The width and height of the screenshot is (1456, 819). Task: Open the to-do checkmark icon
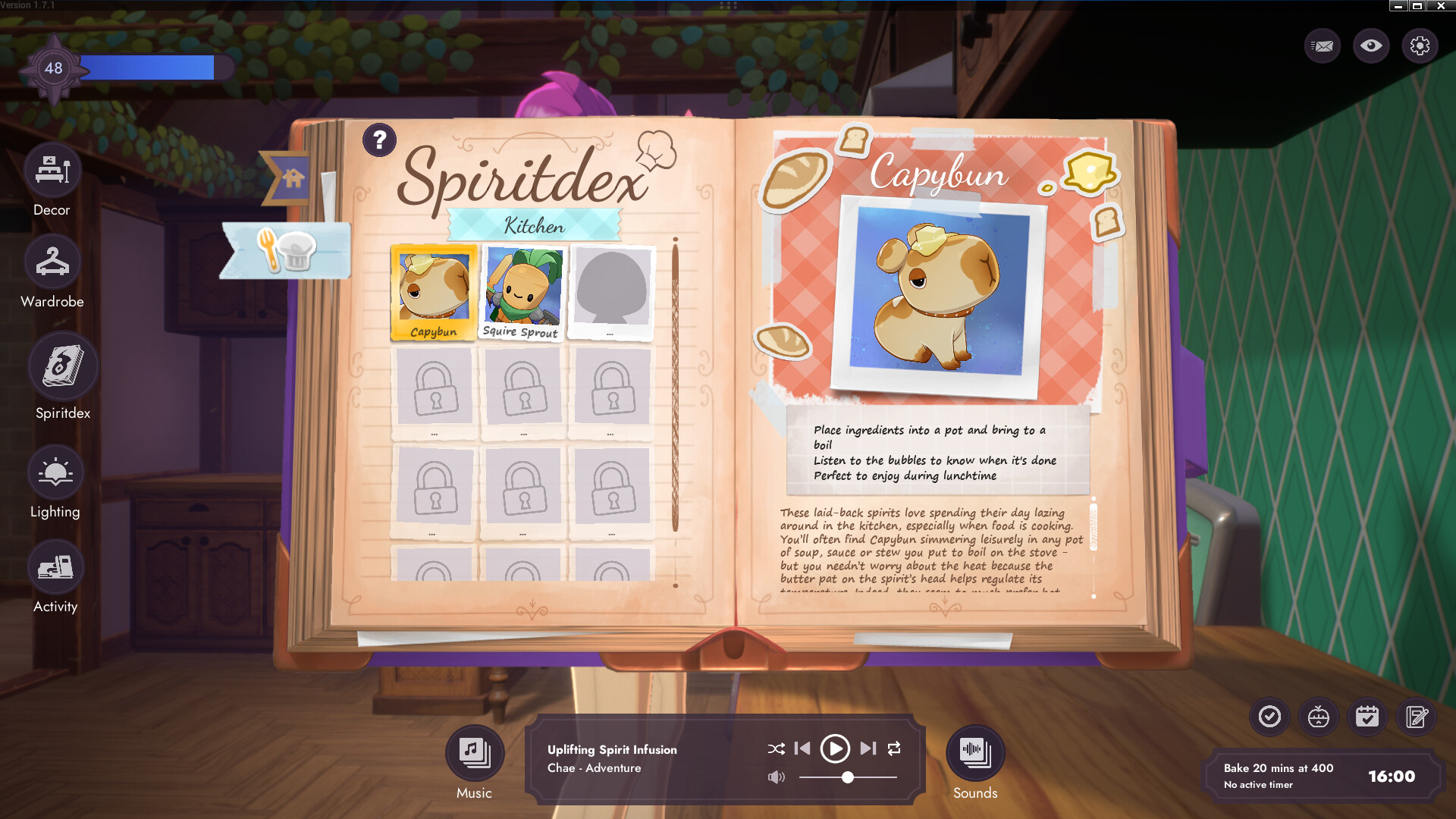pos(1269,717)
